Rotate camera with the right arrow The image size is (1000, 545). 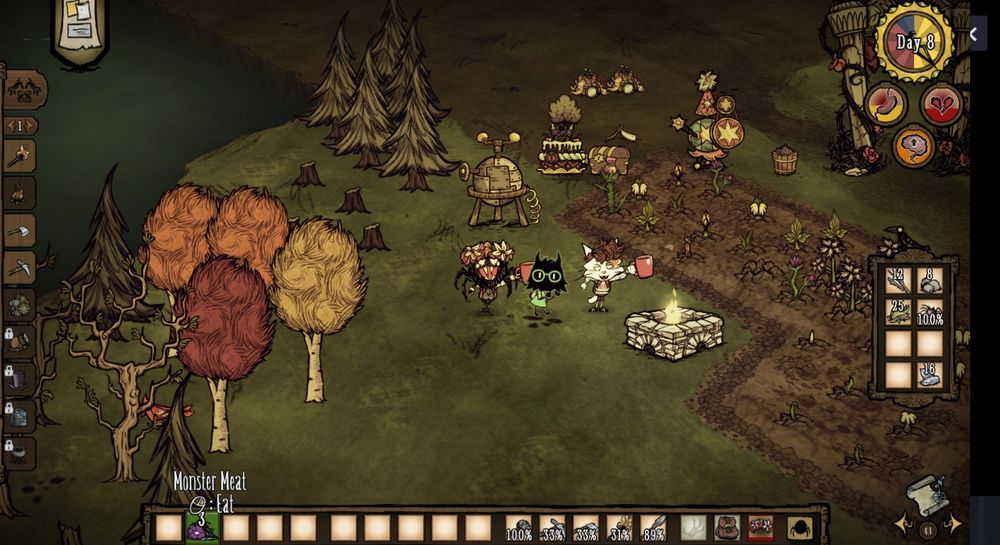pyautogui.click(x=955, y=525)
